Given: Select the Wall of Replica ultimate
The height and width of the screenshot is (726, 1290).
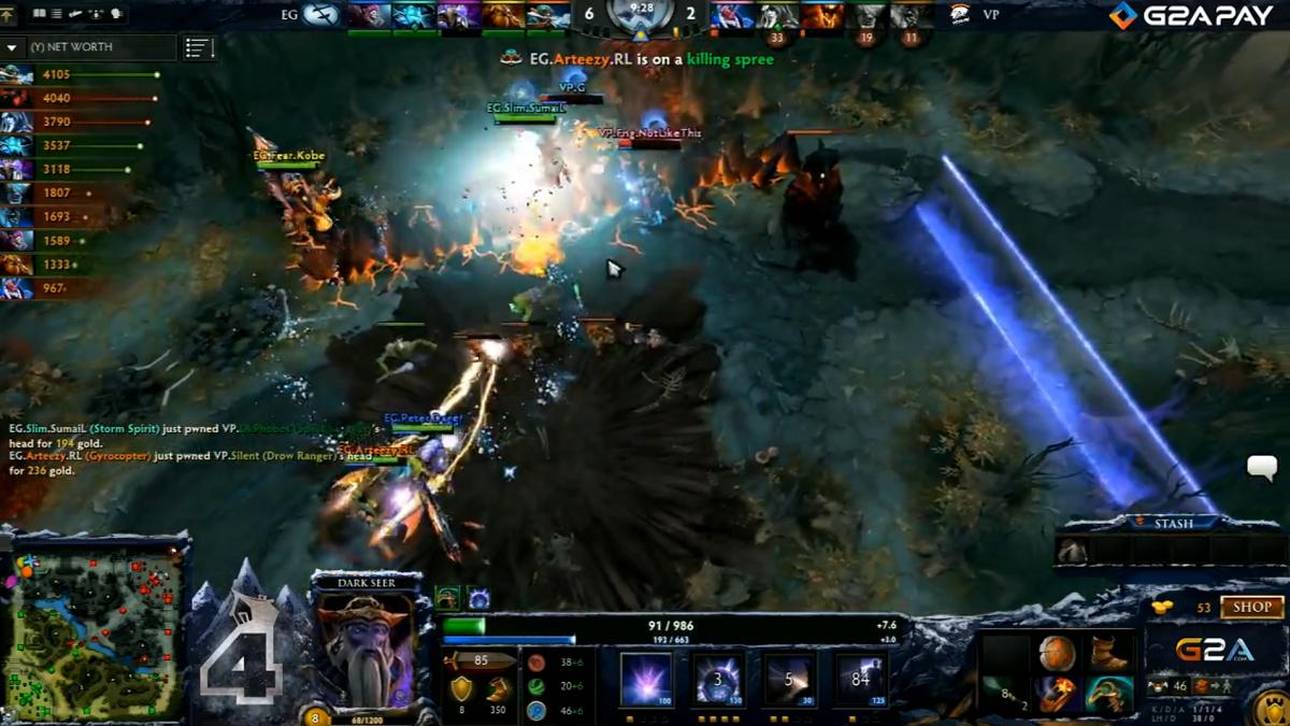Looking at the screenshot, I should click(860, 680).
